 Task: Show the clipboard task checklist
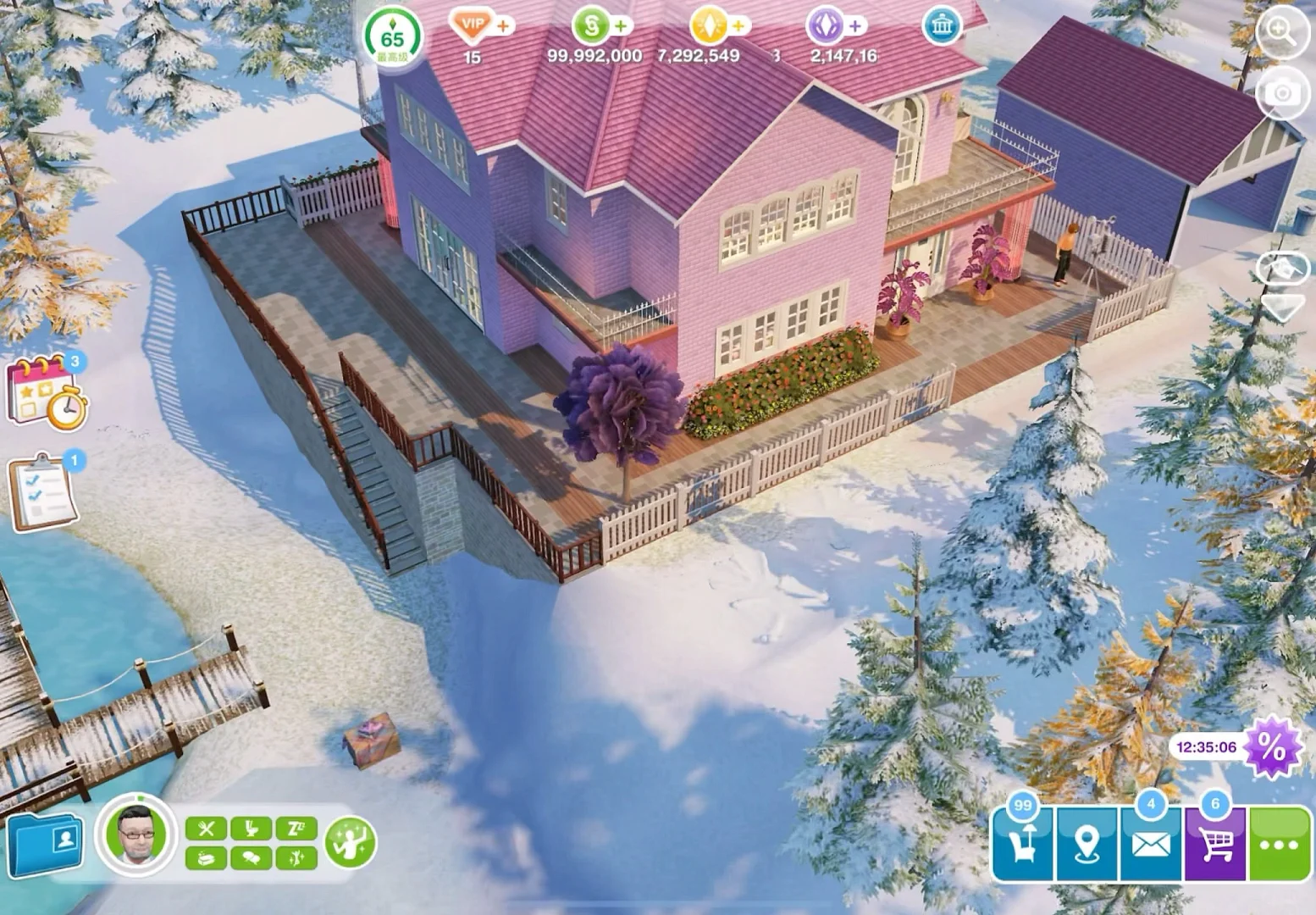tap(44, 491)
